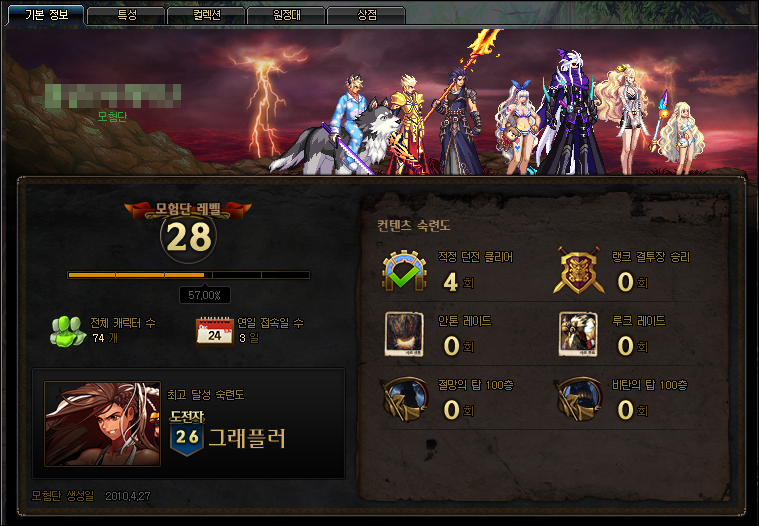Click the 절망의 탑 100층 icon
The image size is (759, 526).
[x=404, y=398]
